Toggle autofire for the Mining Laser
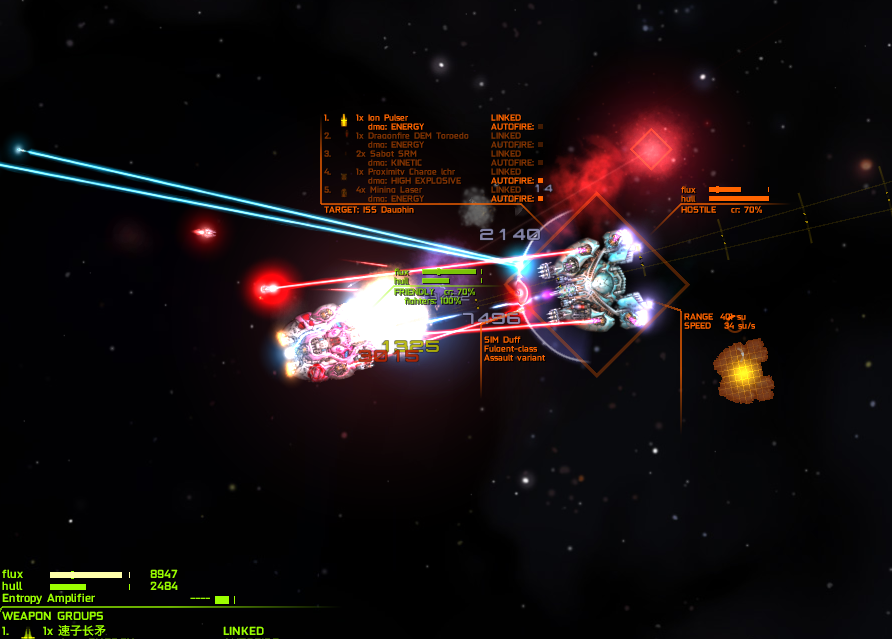The width and height of the screenshot is (892, 639). tap(540, 199)
